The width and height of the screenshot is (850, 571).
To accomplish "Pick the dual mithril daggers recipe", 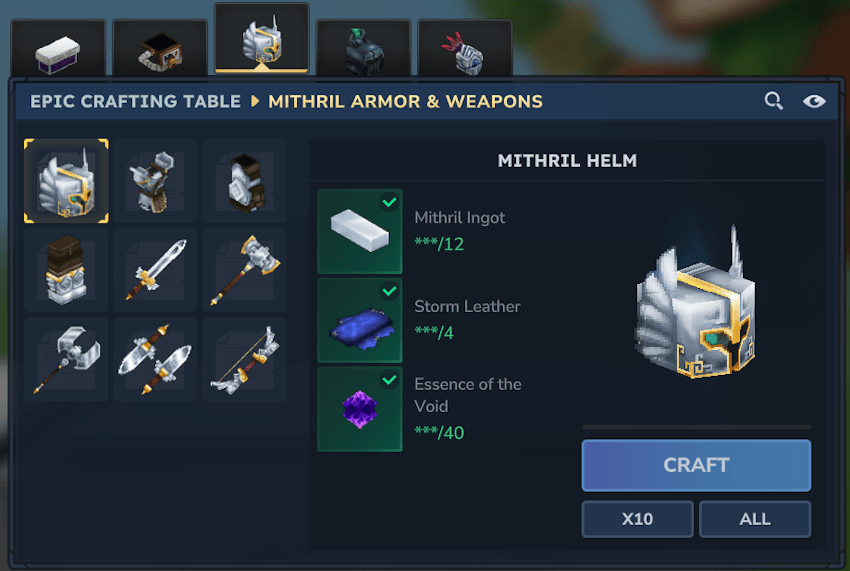I will click(x=155, y=359).
